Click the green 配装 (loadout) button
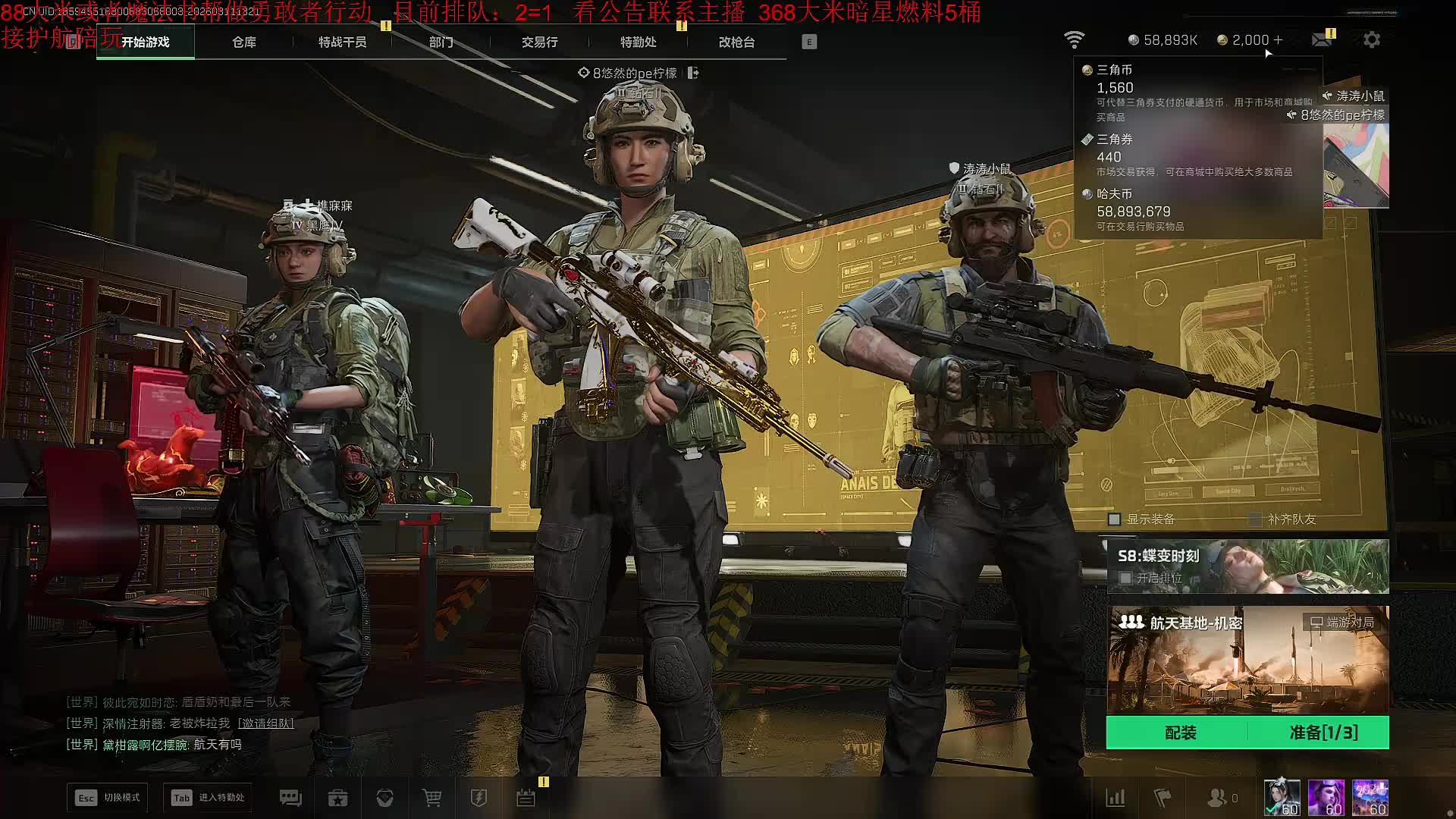This screenshot has height=819, width=1456. [1180, 733]
